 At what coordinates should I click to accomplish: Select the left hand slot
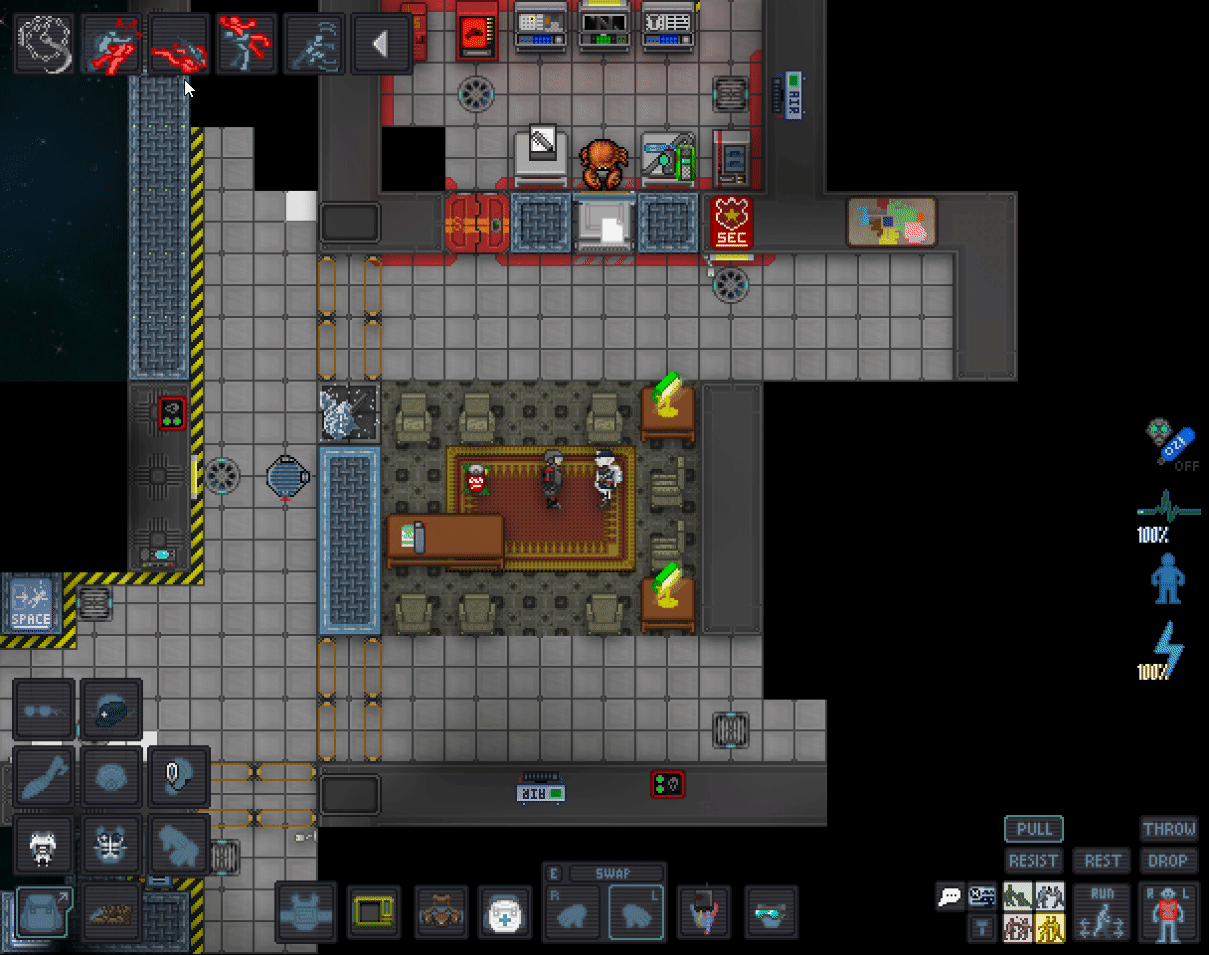click(636, 914)
